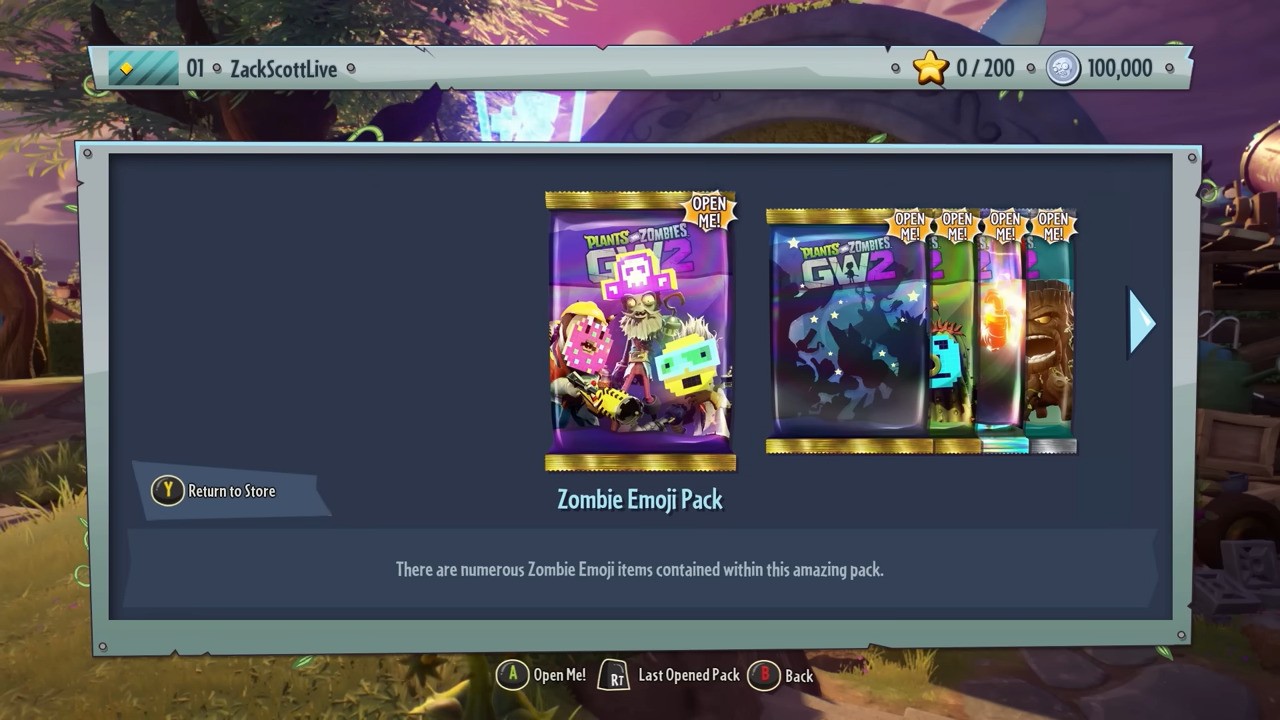The image size is (1280, 720).
Task: Click the coin currency icon beside 100,000
Action: [x=1062, y=68]
